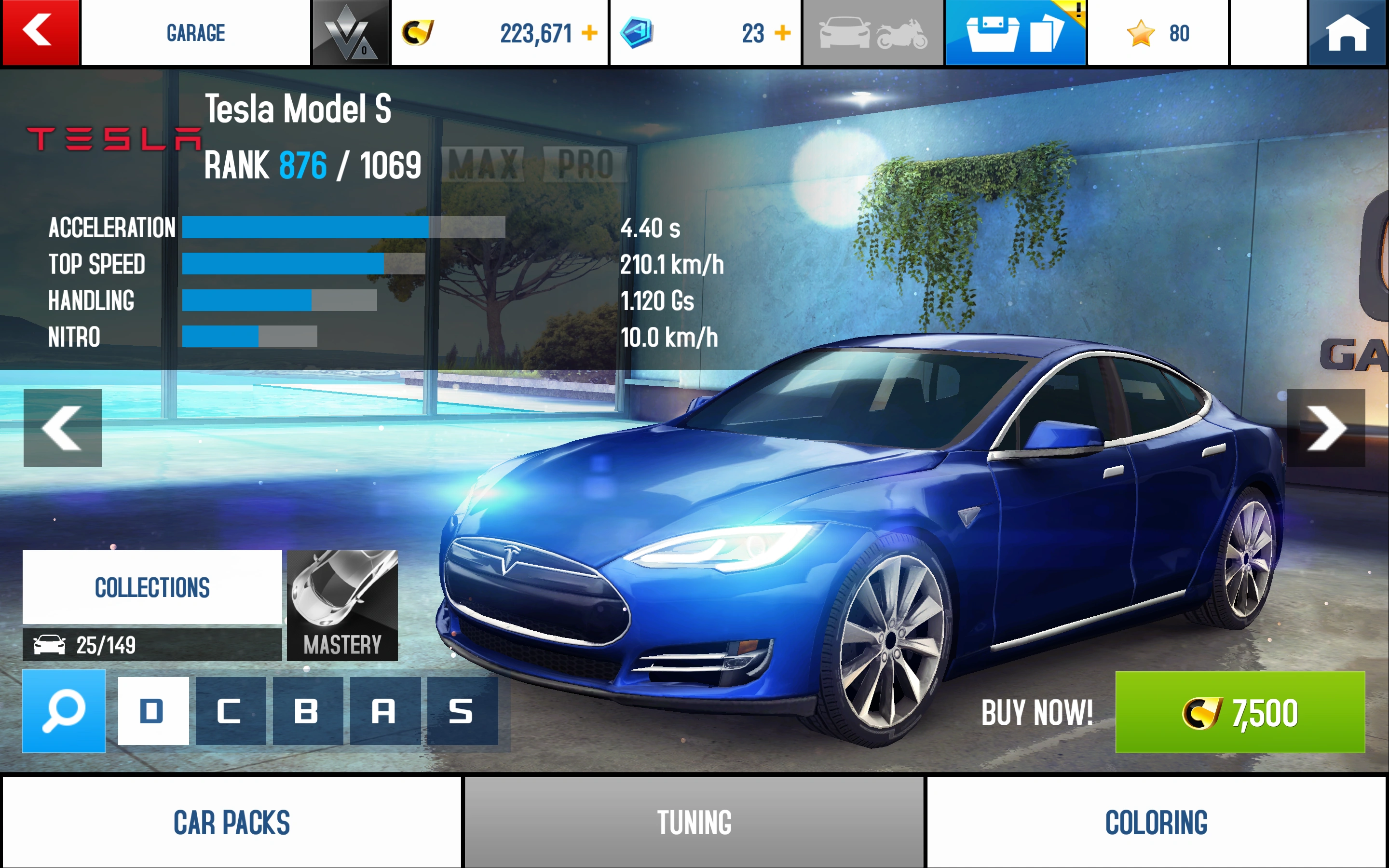This screenshot has width=1389, height=868.
Task: Go back with the red arrow button
Action: (39, 33)
